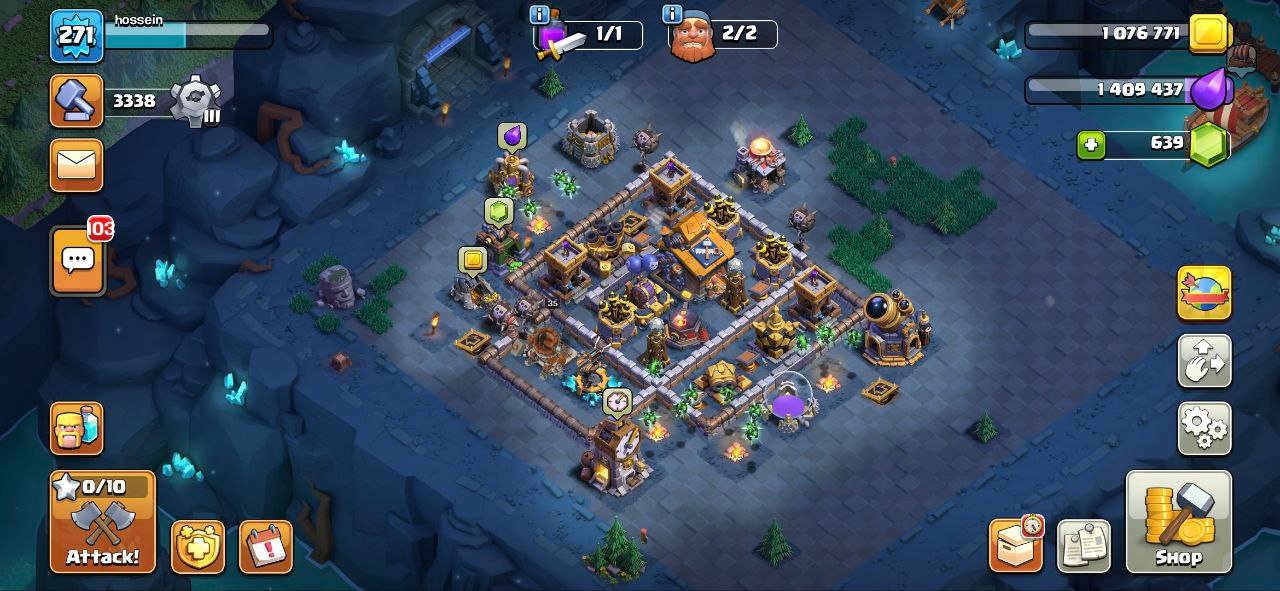The image size is (1280, 591).
Task: Open the layout editor hand icon
Action: pyautogui.click(x=1204, y=361)
